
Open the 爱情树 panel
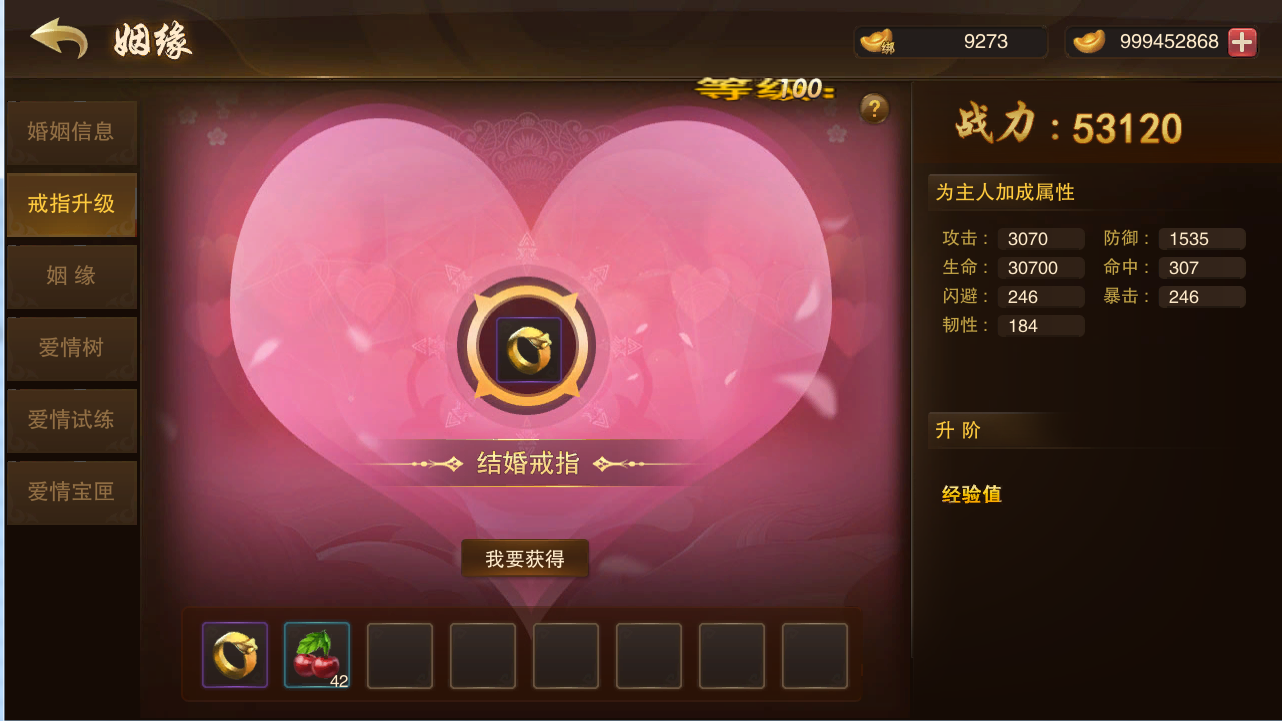pyautogui.click(x=72, y=348)
